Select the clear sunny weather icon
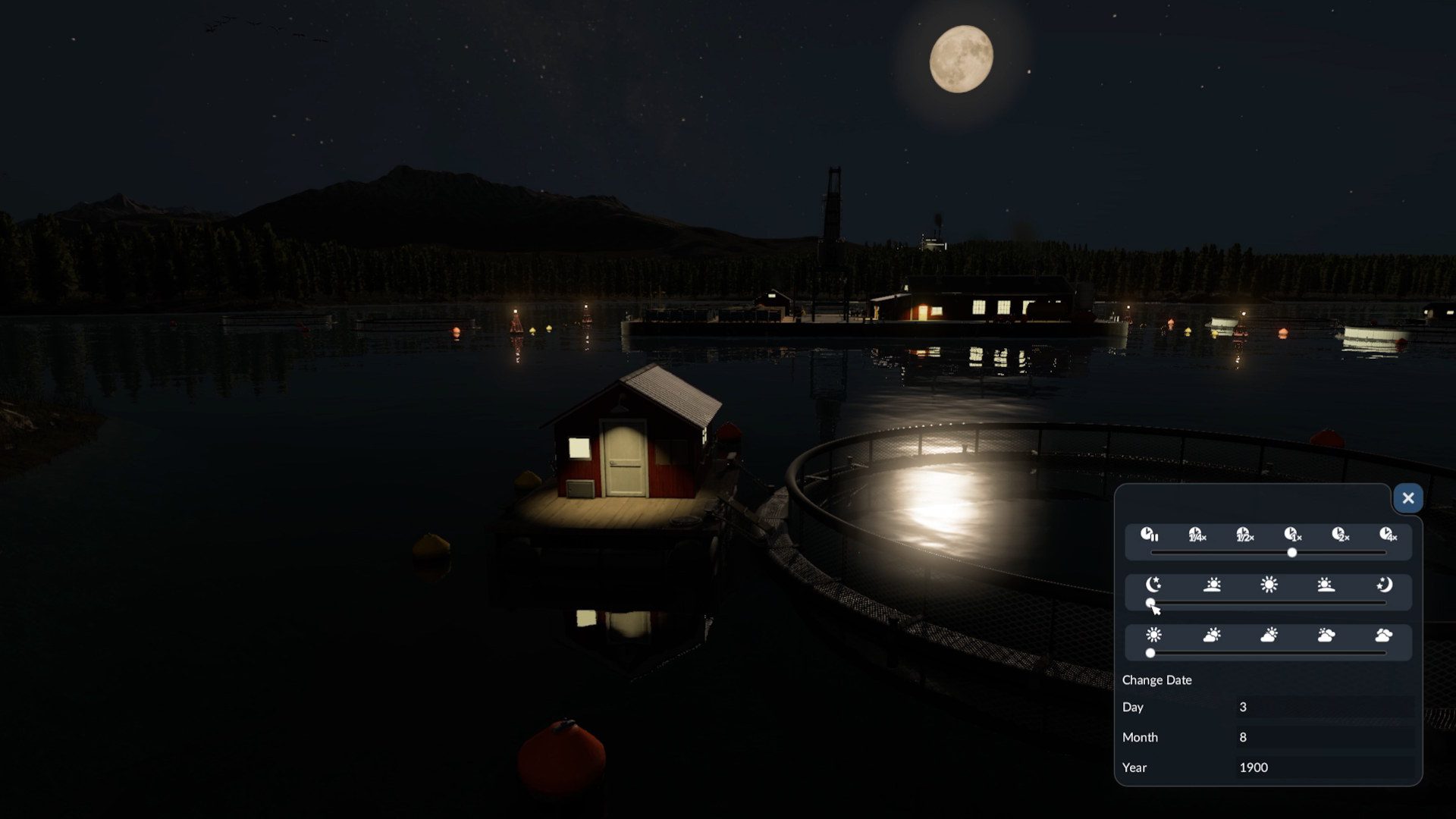 click(1153, 635)
